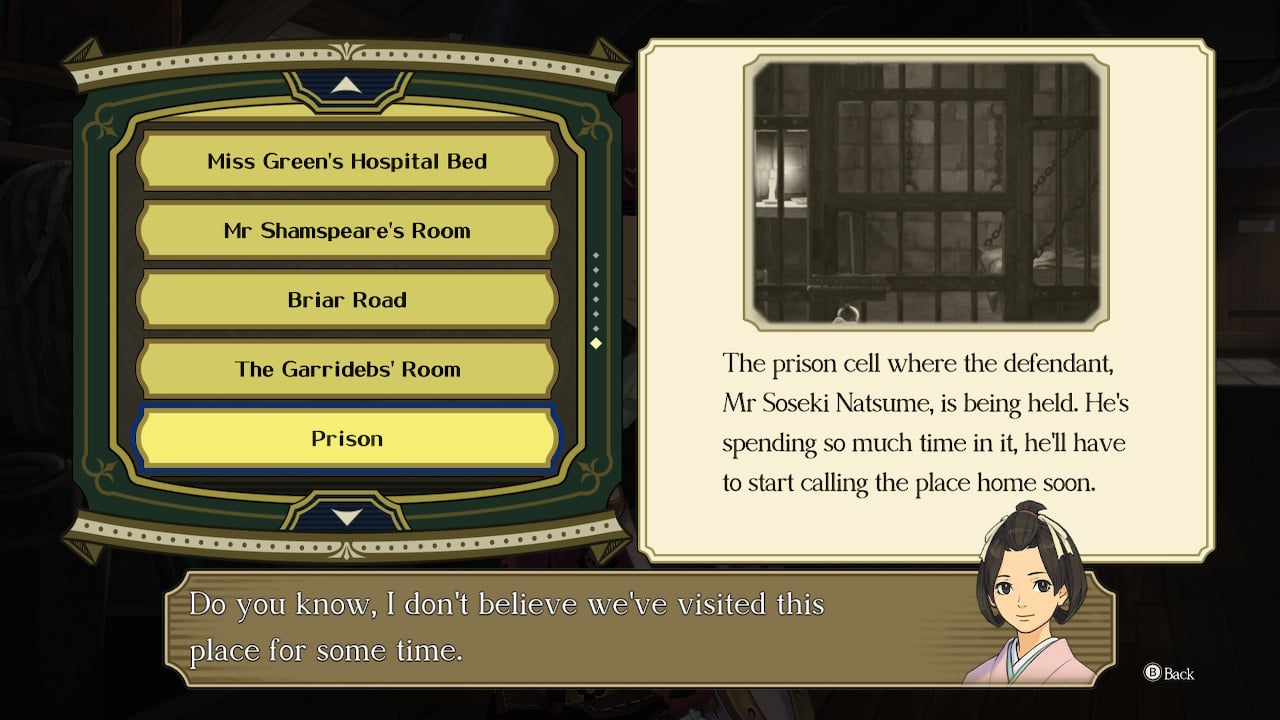Confirm the highlighted Prison destination

point(347,439)
